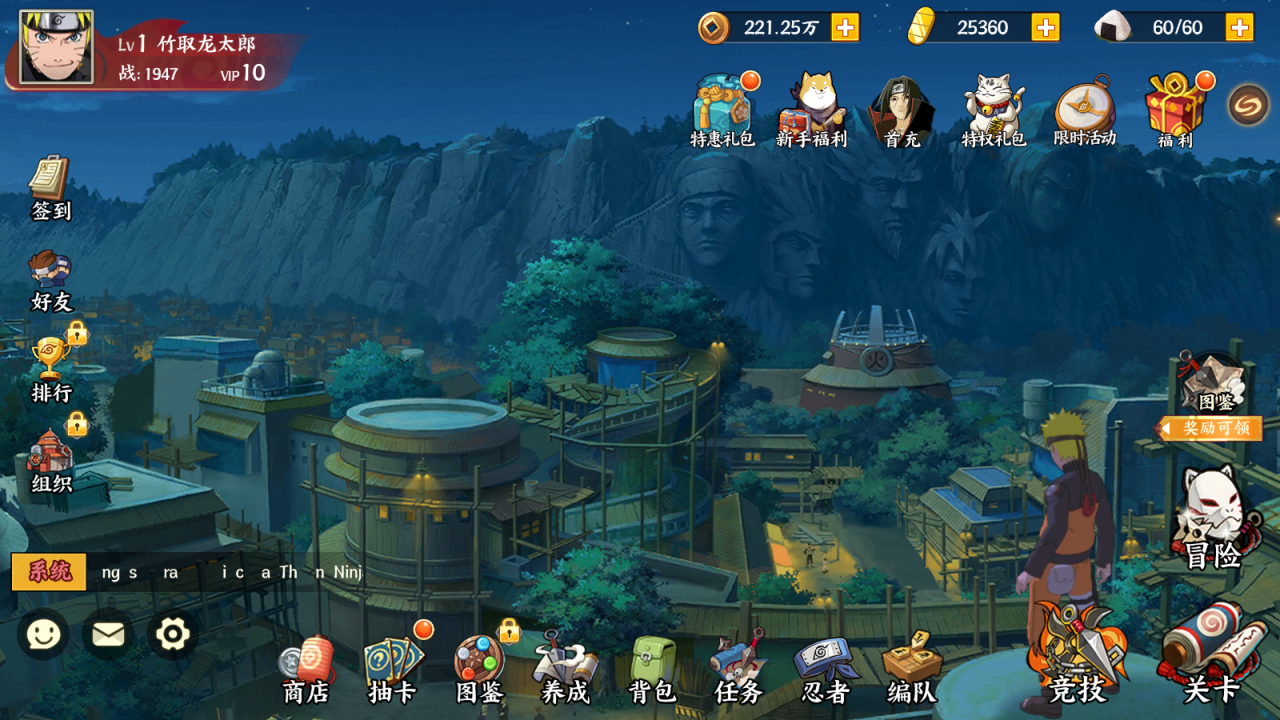Open the 背包 backpack
This screenshot has height=720, width=1280.
pos(652,669)
